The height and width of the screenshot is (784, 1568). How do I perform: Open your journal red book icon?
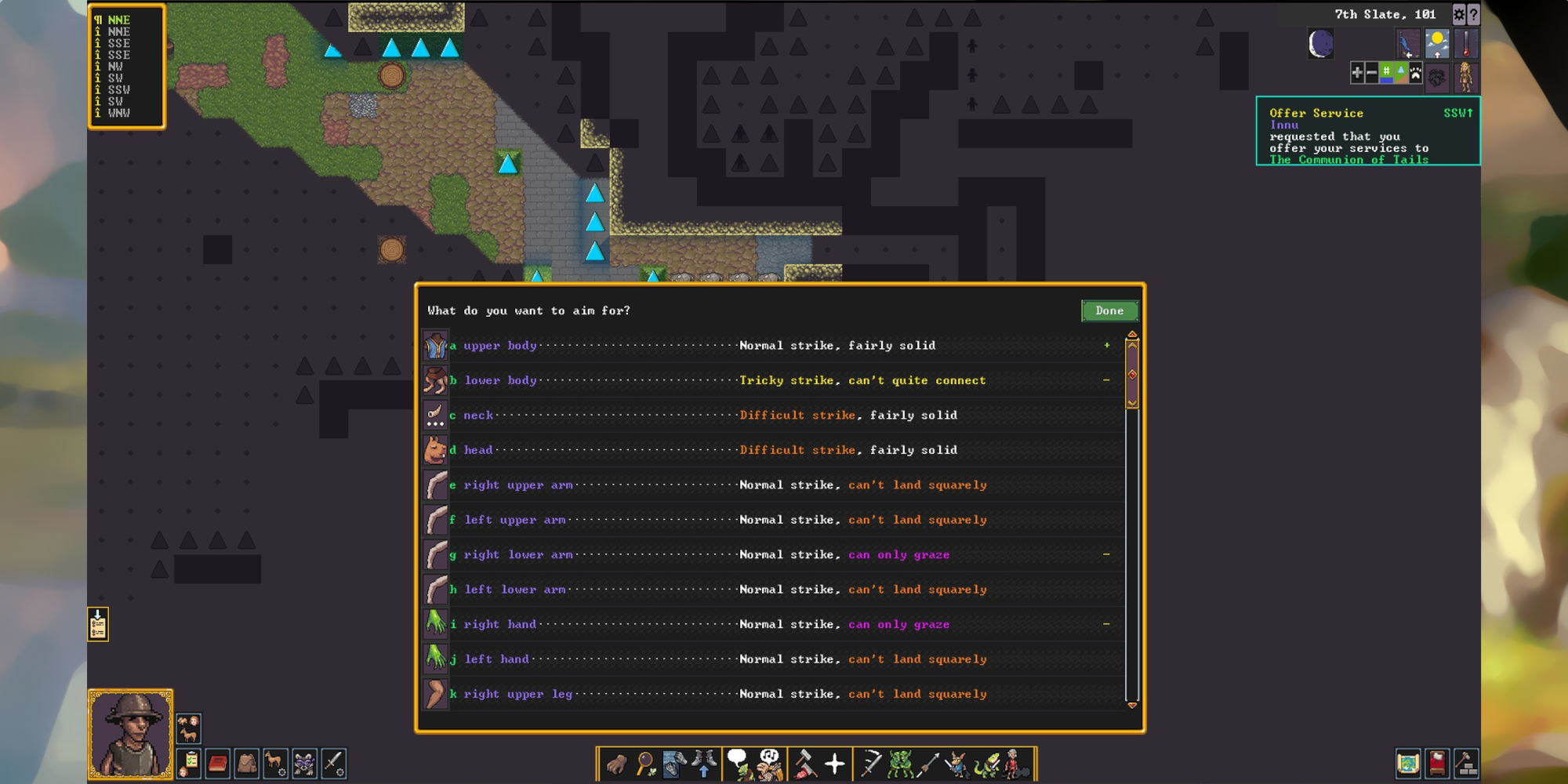pyautogui.click(x=218, y=762)
